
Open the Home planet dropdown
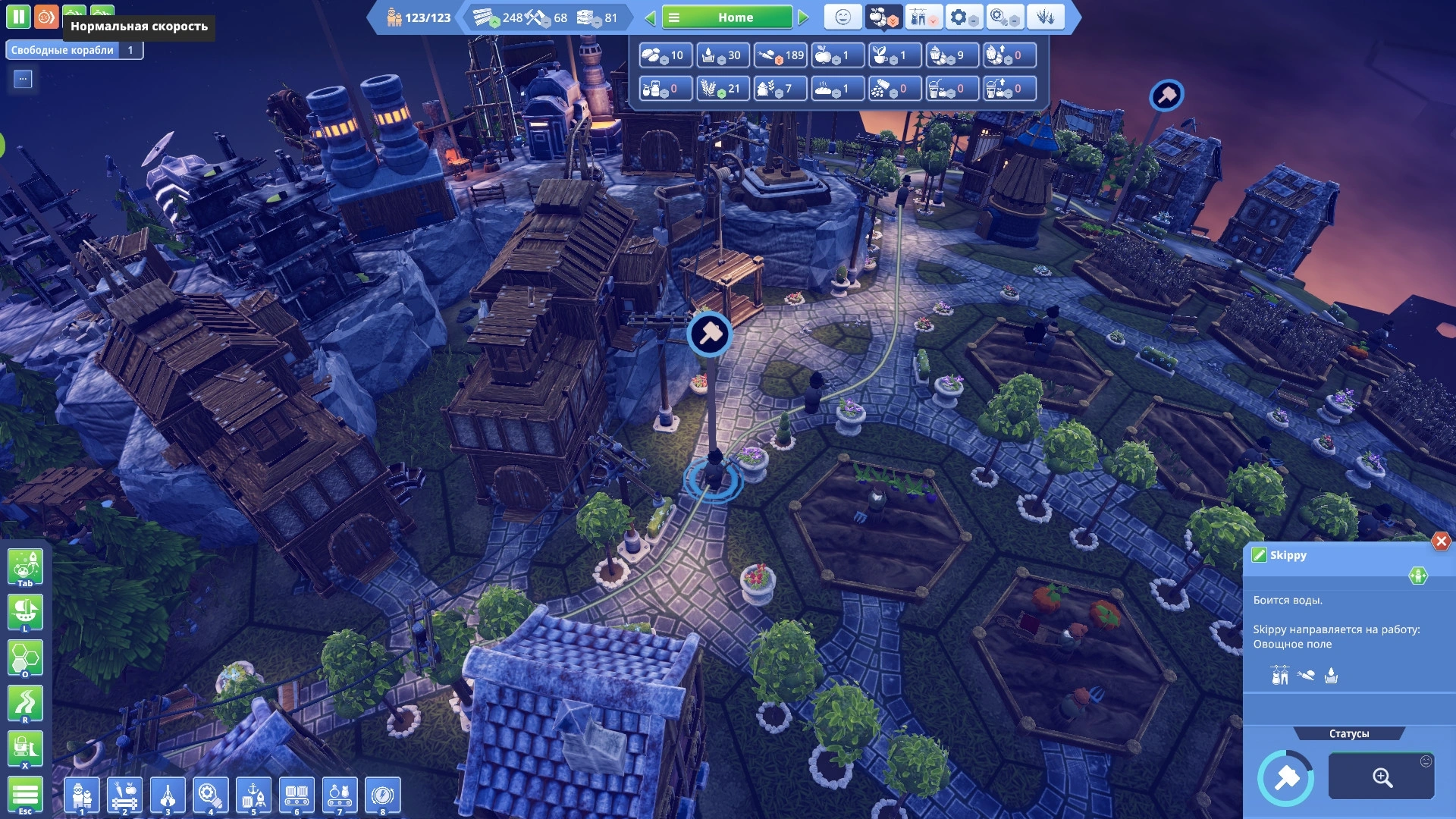coord(726,17)
